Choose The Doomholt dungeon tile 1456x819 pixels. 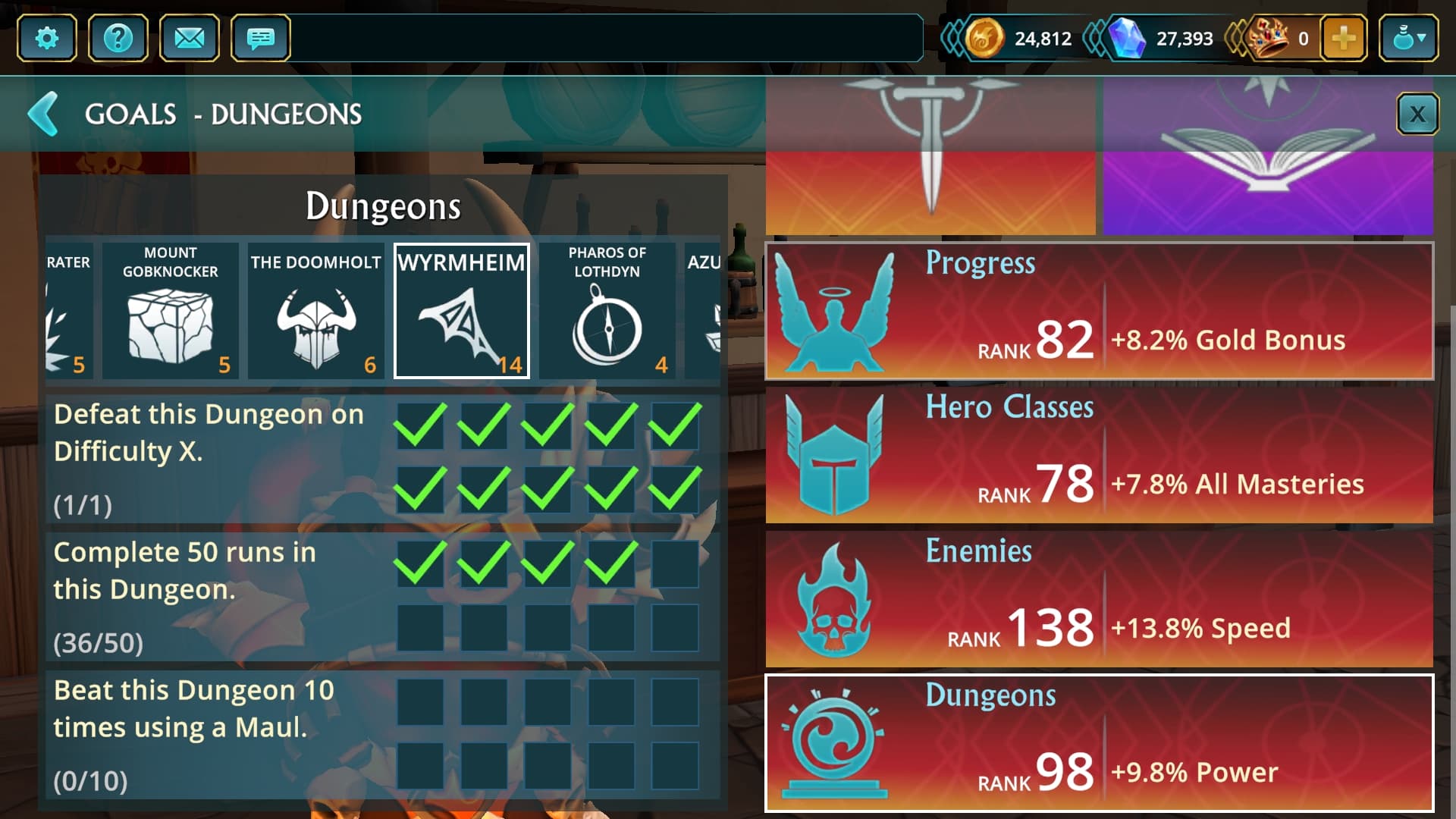point(315,311)
